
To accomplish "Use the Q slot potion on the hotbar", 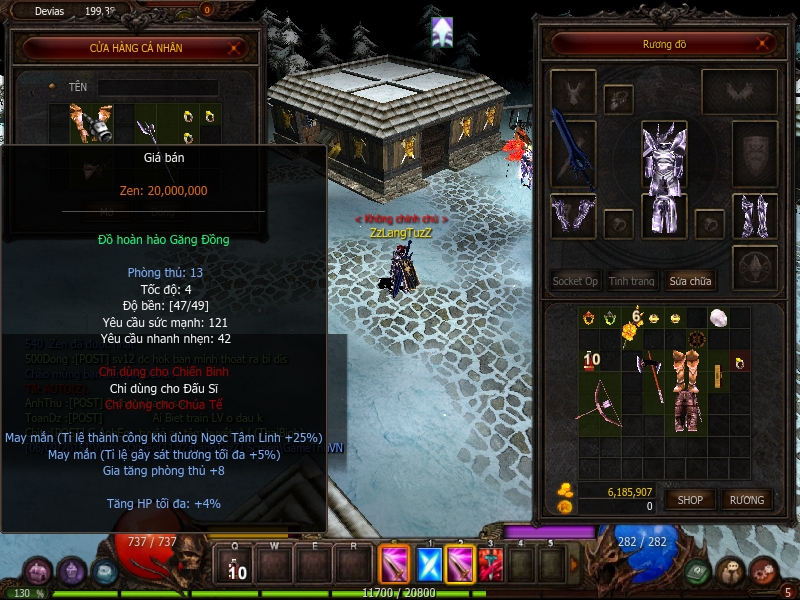I will click(237, 566).
